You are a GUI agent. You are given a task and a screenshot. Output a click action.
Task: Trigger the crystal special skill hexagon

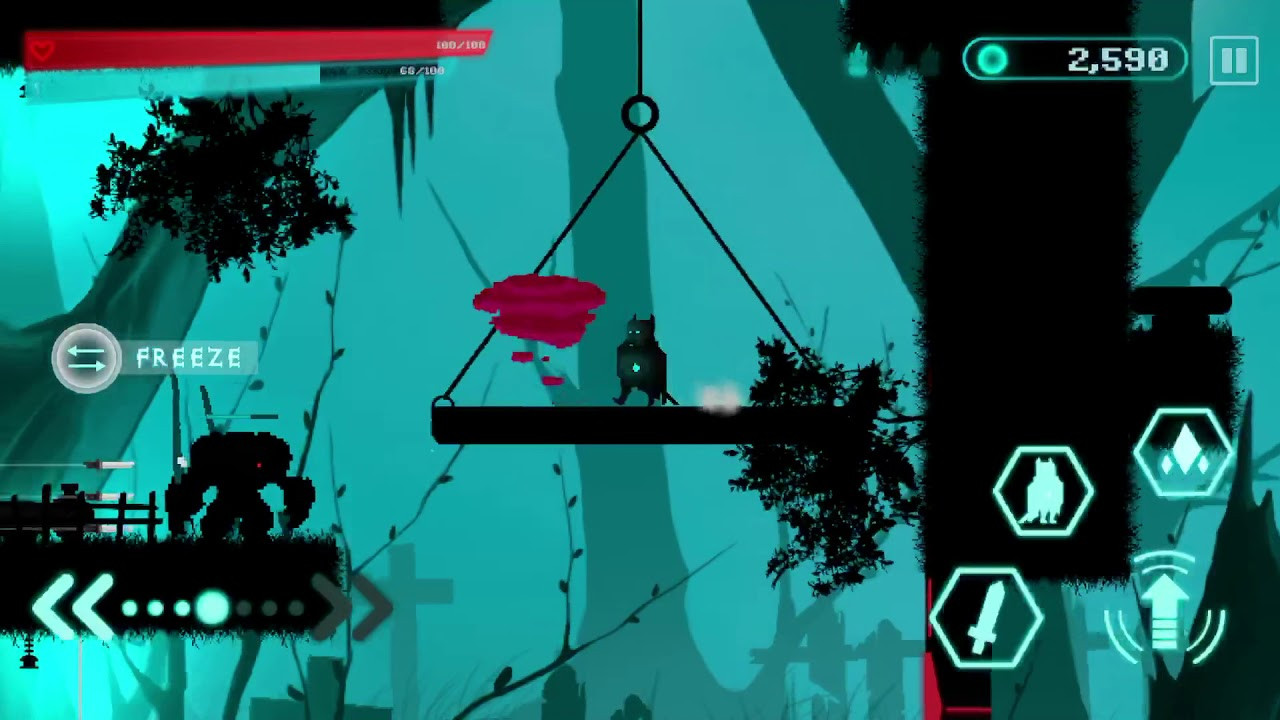(x=1183, y=452)
